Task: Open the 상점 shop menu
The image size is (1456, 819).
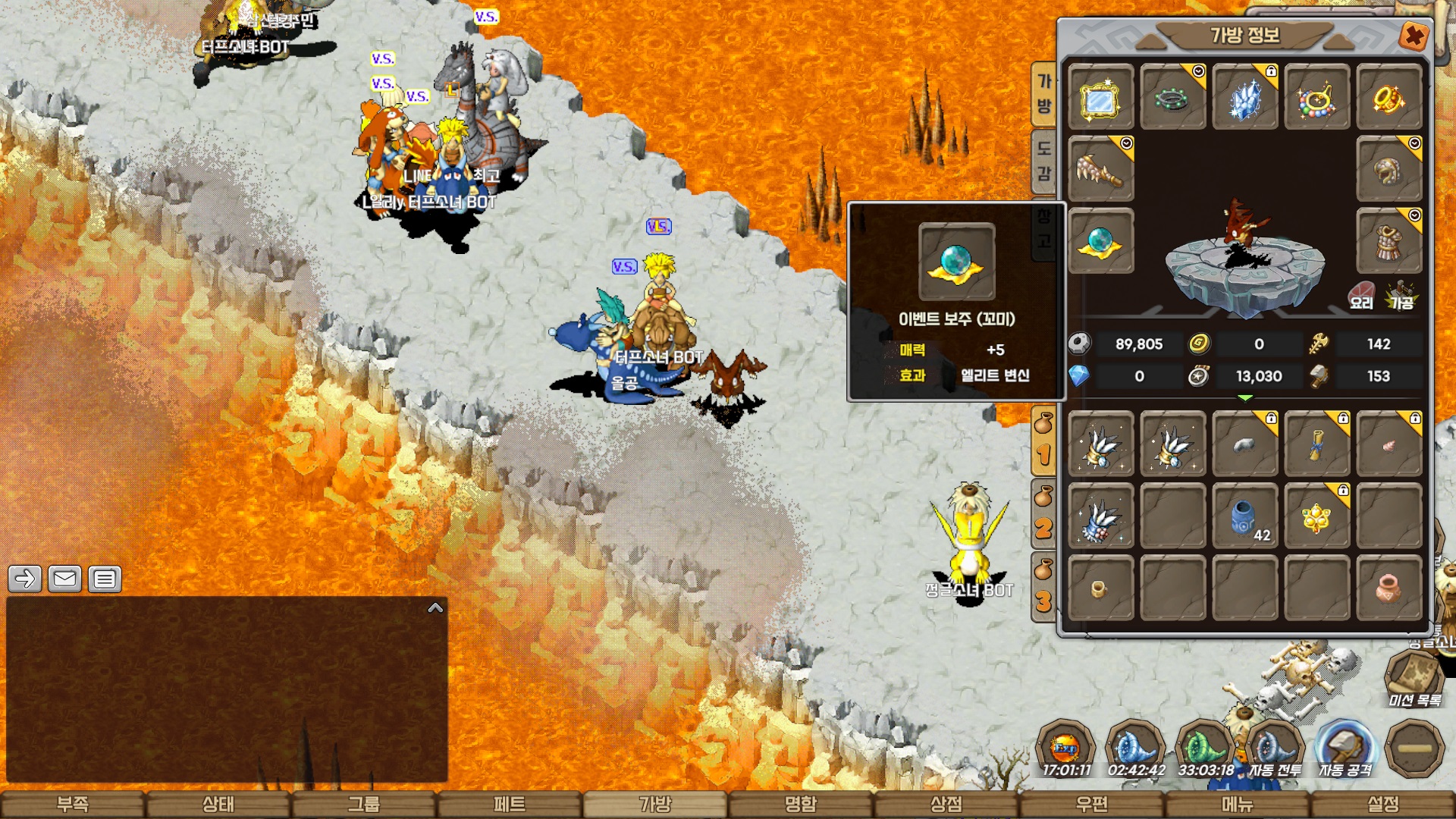Action: (x=946, y=804)
